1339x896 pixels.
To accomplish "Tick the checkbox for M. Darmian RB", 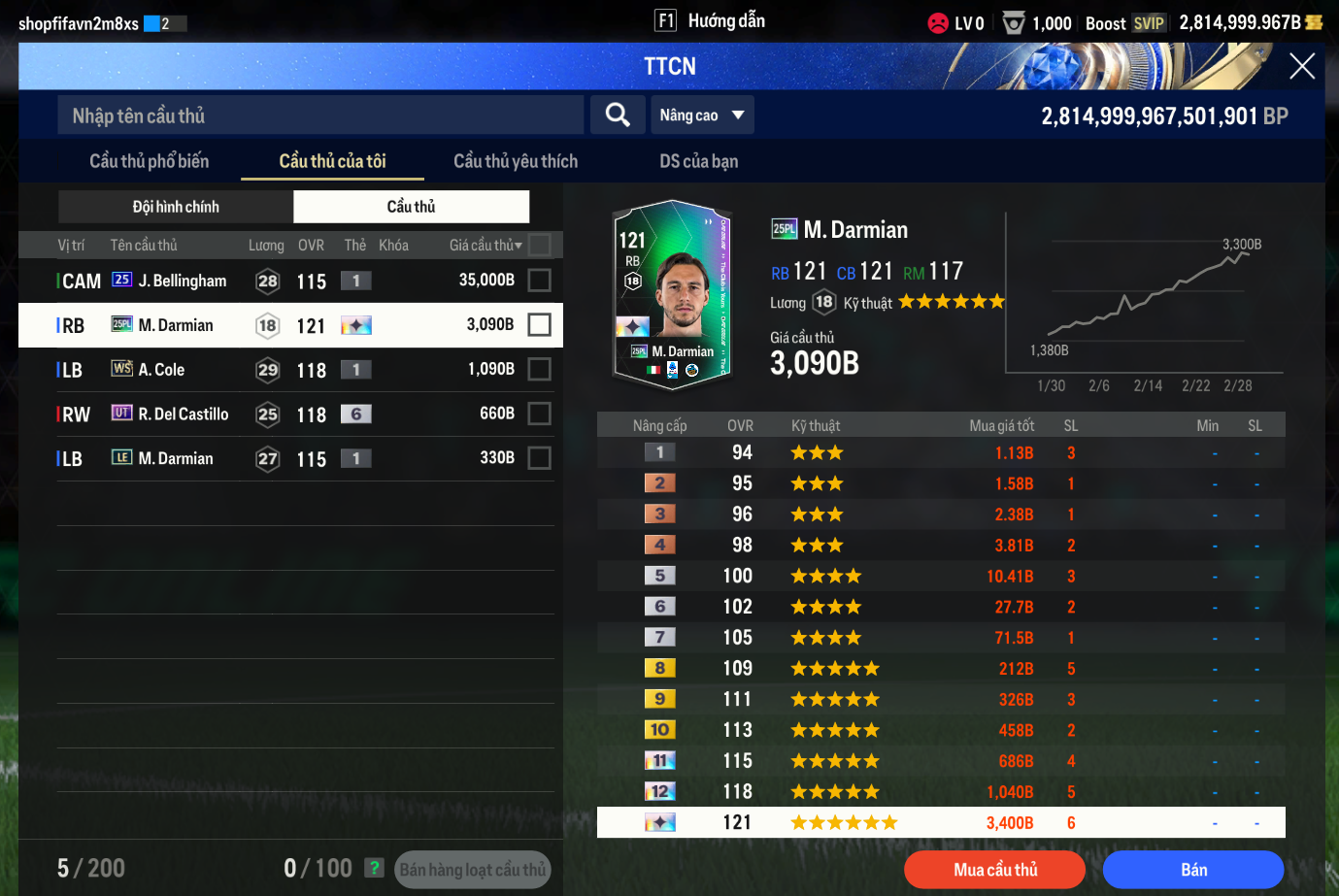I will [539, 325].
